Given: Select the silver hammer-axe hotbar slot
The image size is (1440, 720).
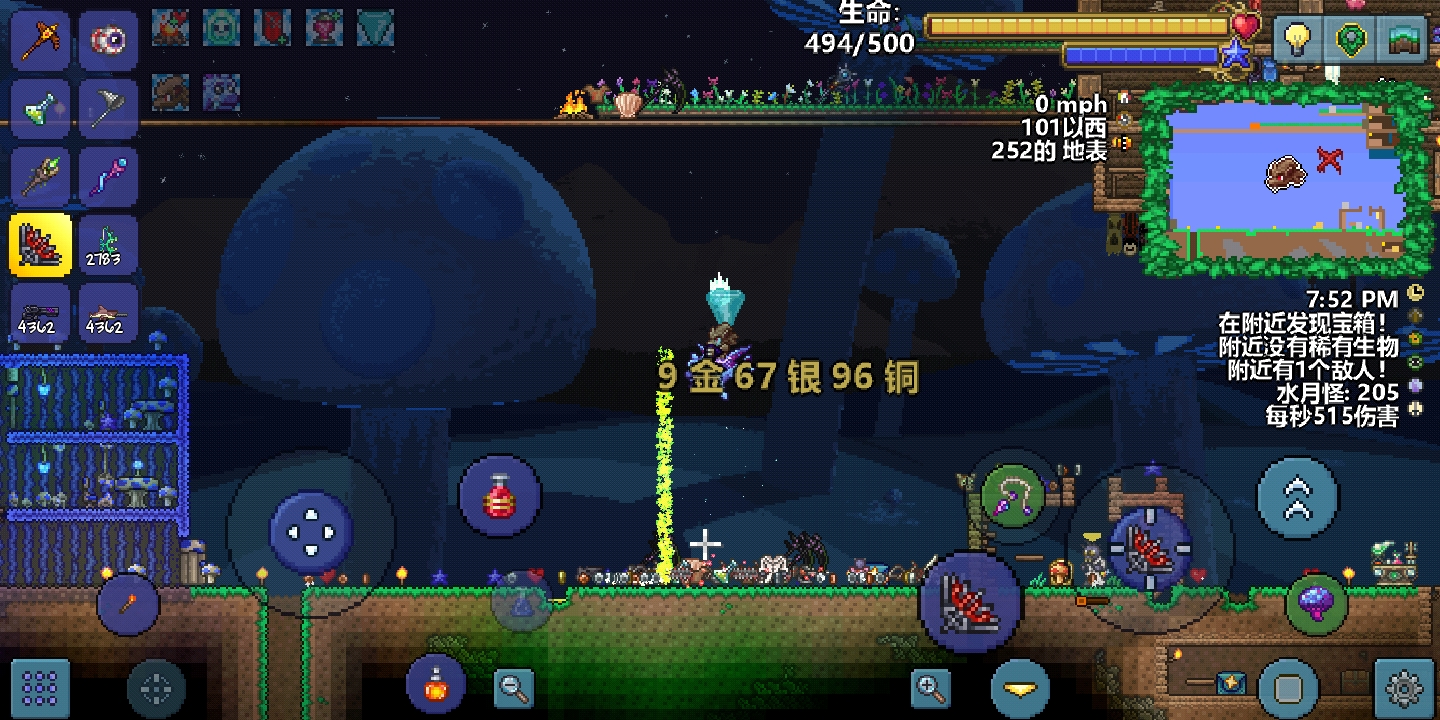Looking at the screenshot, I should coord(108,108).
